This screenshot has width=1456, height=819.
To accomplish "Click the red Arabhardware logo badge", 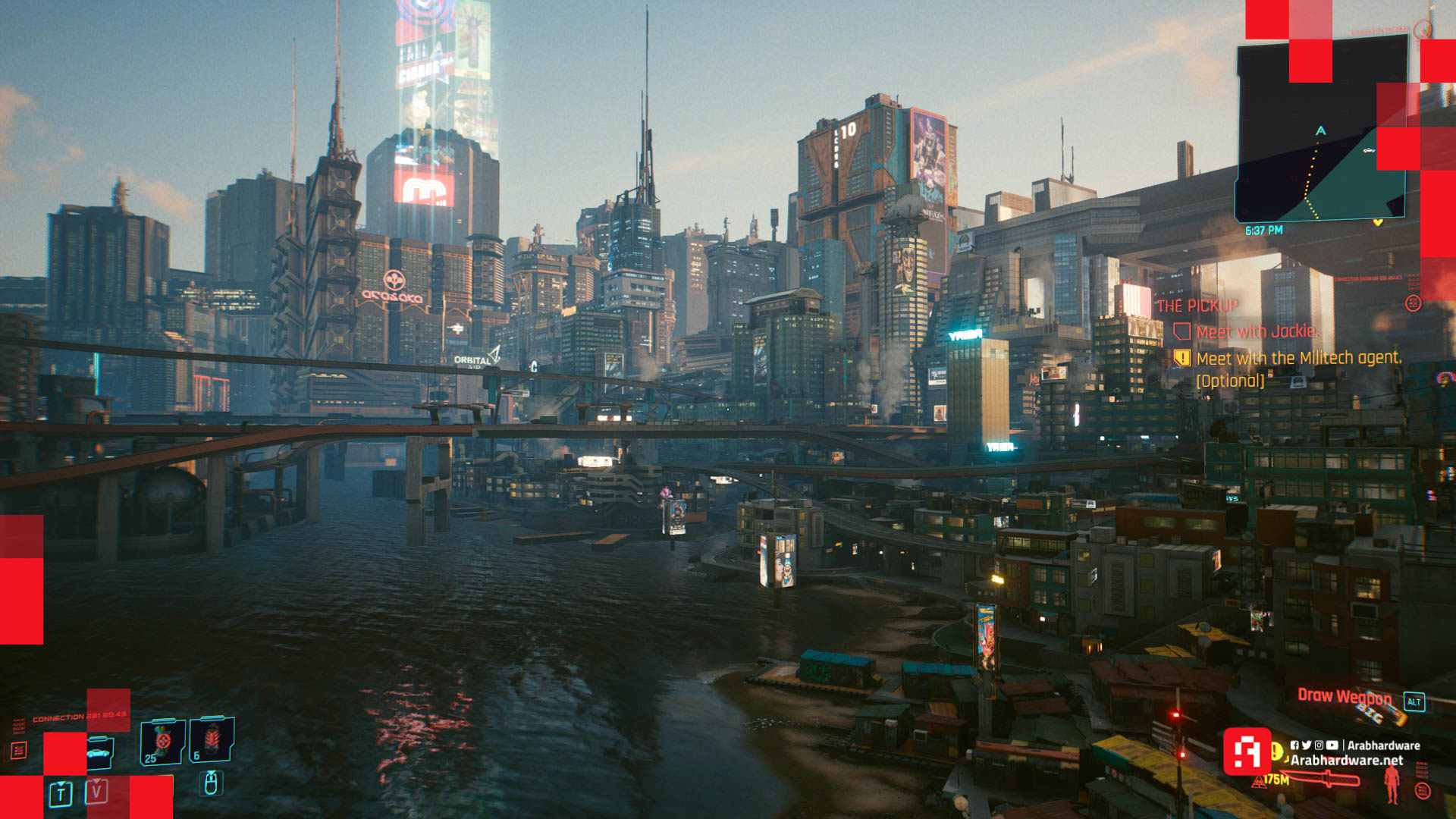I will pos(1247,752).
